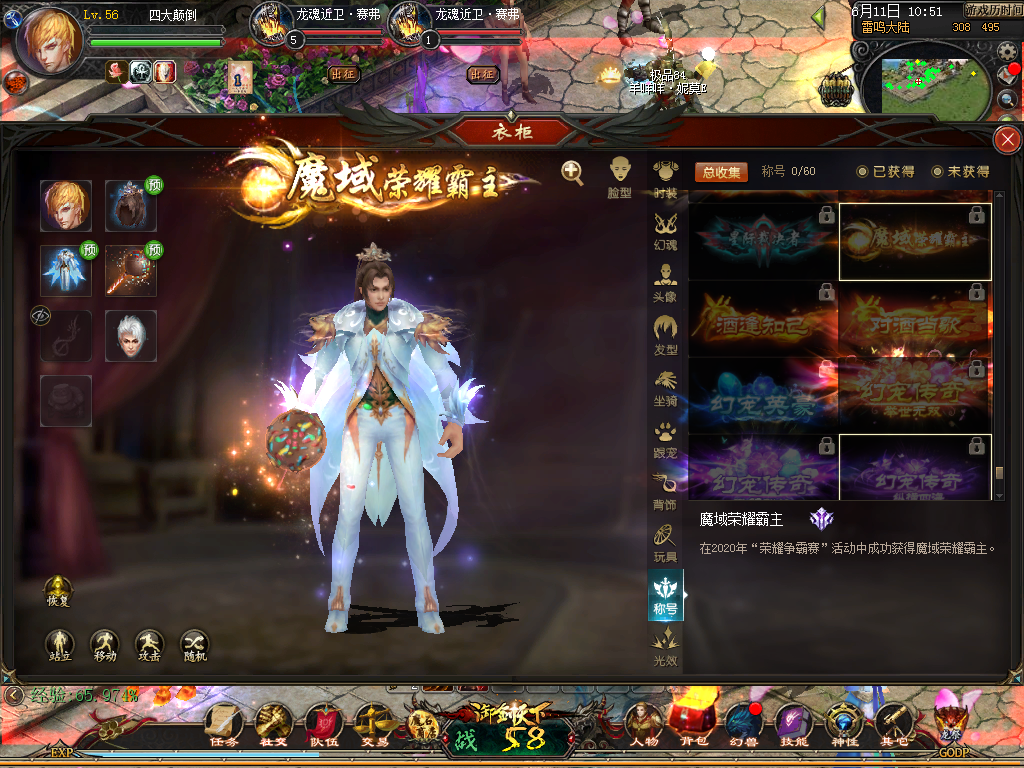This screenshot has height=768, width=1024.
Task: Open the 总收集 collection overview
Action: click(721, 172)
